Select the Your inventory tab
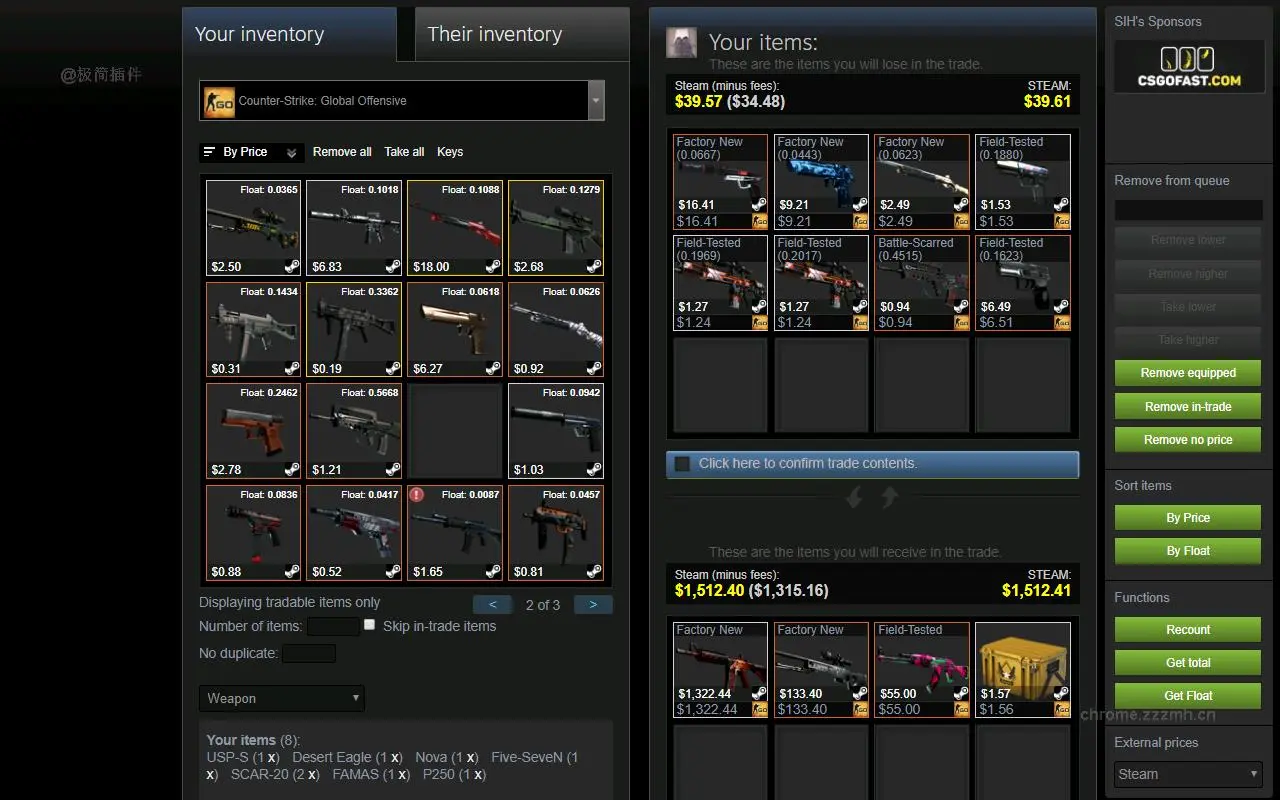This screenshot has height=800, width=1280. pyautogui.click(x=258, y=34)
